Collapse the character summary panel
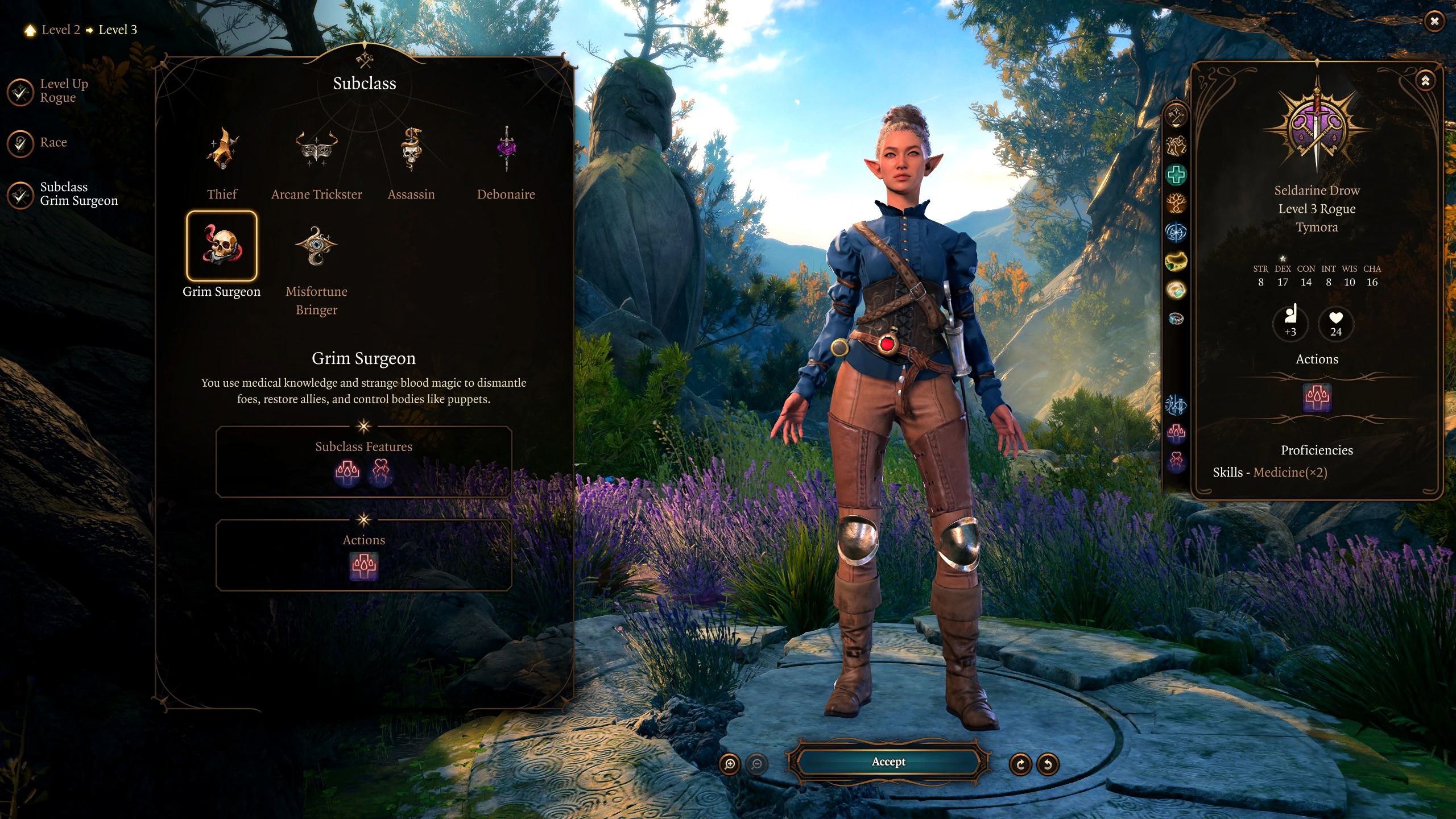Screen dimensions: 1456x819 click(1425, 81)
